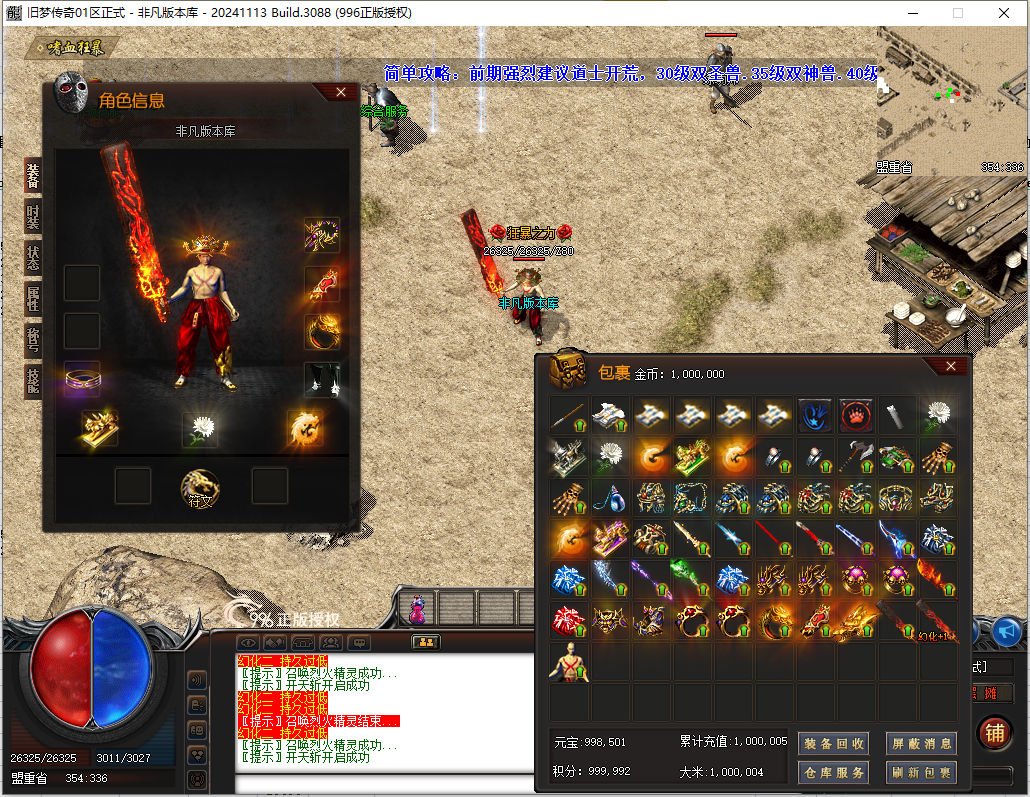1030x797 pixels.
Task: Open the minimap in the corner
Action: 952,97
